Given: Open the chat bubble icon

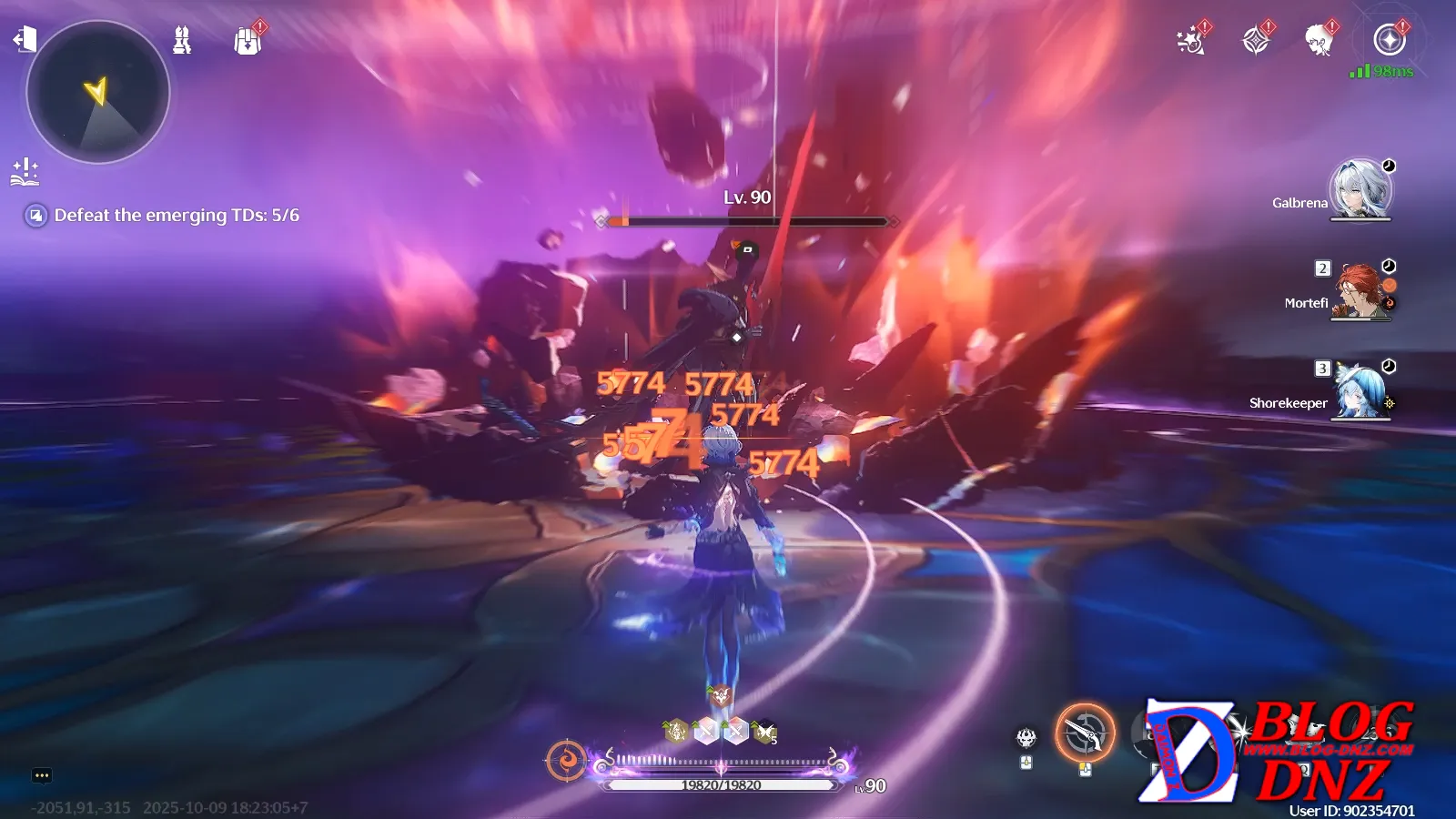Looking at the screenshot, I should click(x=42, y=775).
